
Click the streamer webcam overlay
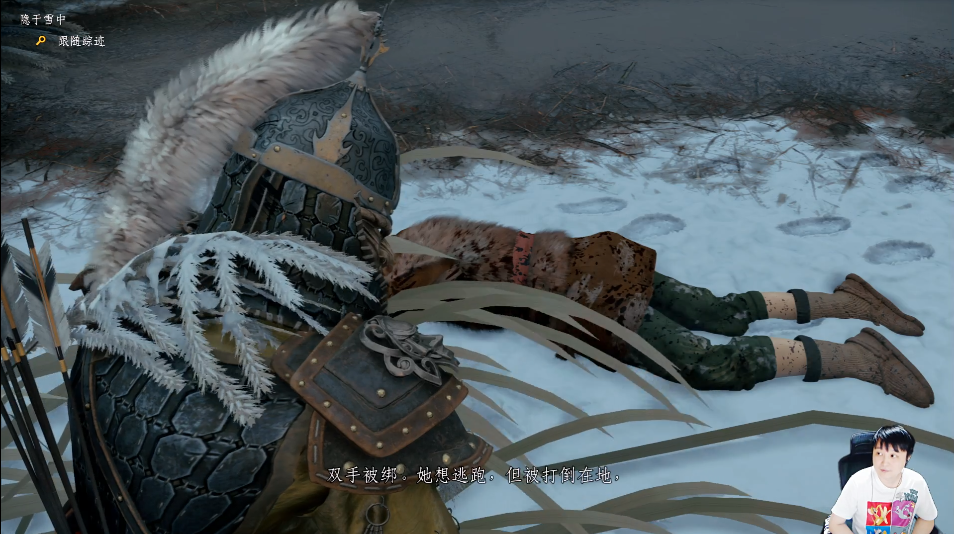[883, 481]
